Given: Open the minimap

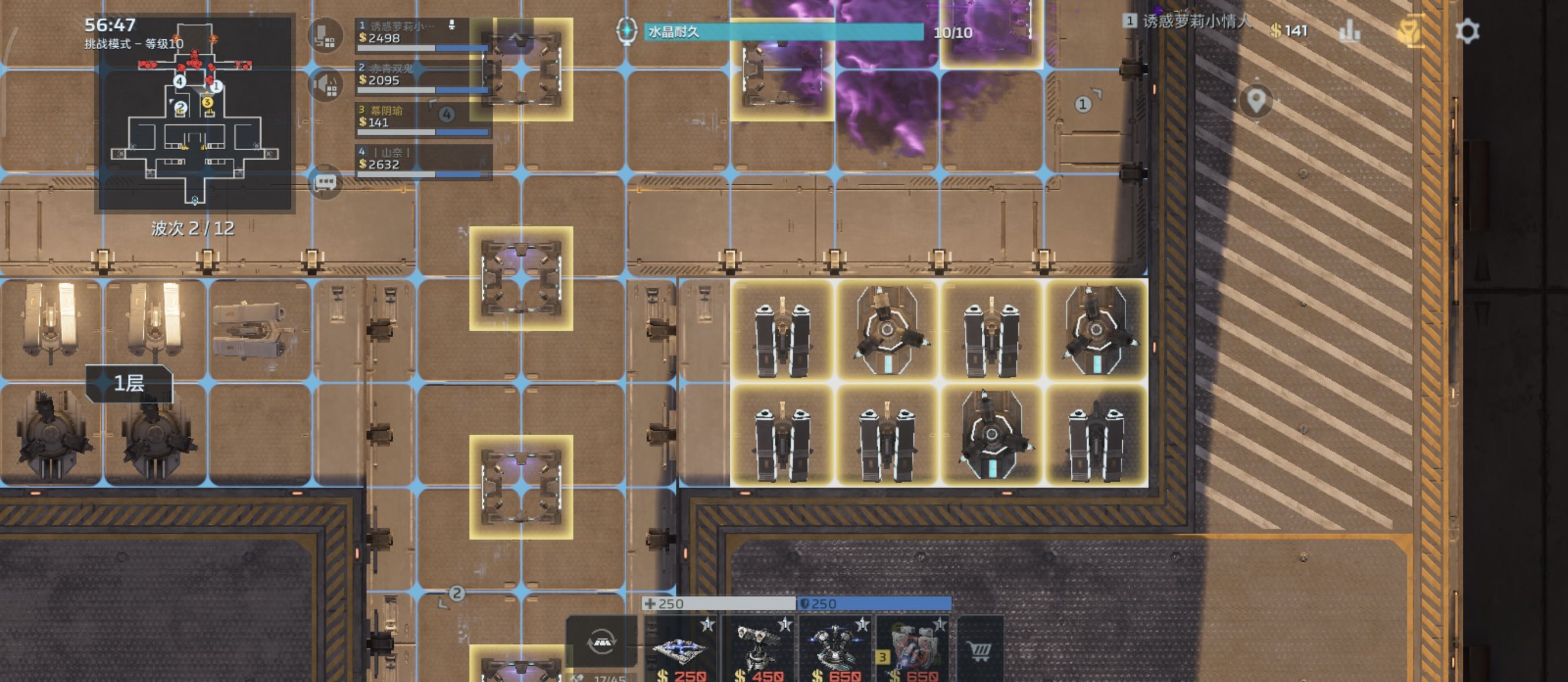Looking at the screenshot, I should 194,114.
